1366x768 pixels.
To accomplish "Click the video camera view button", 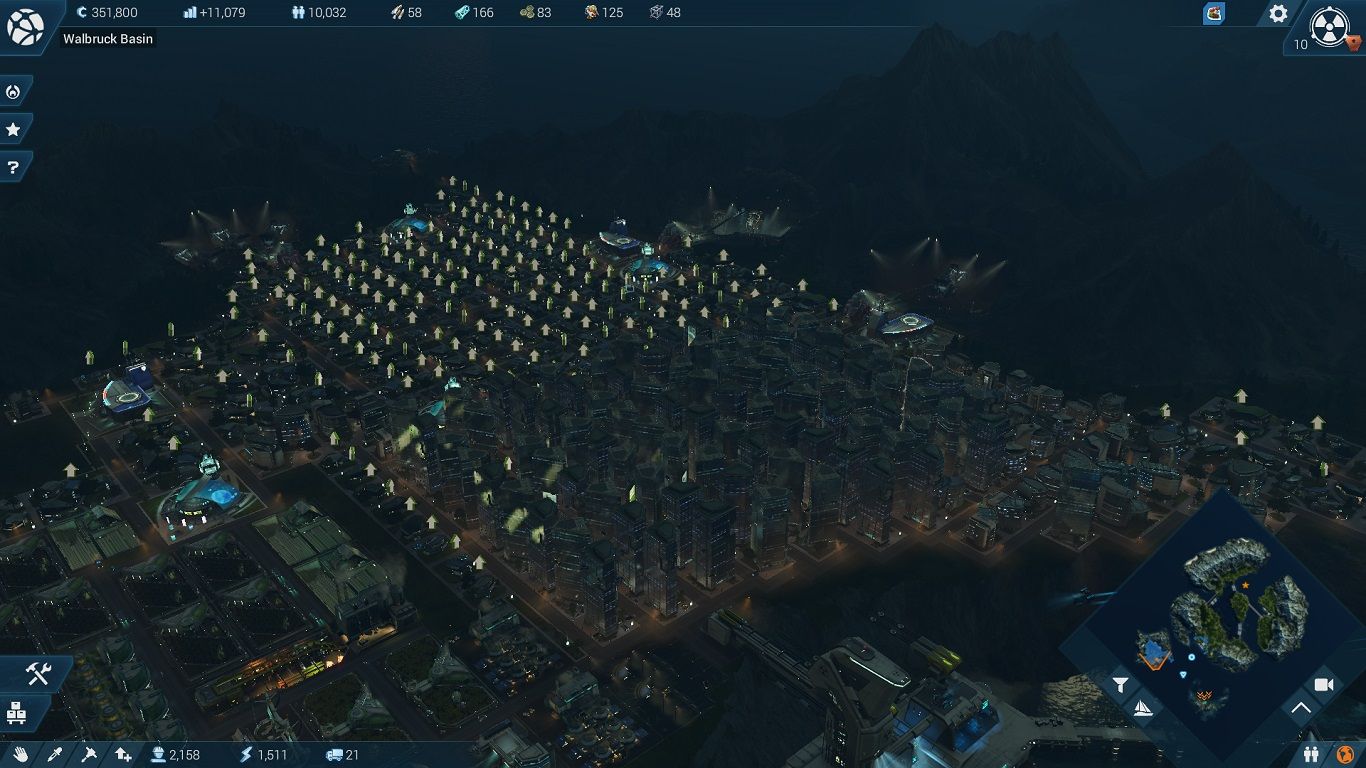I will point(1323,685).
